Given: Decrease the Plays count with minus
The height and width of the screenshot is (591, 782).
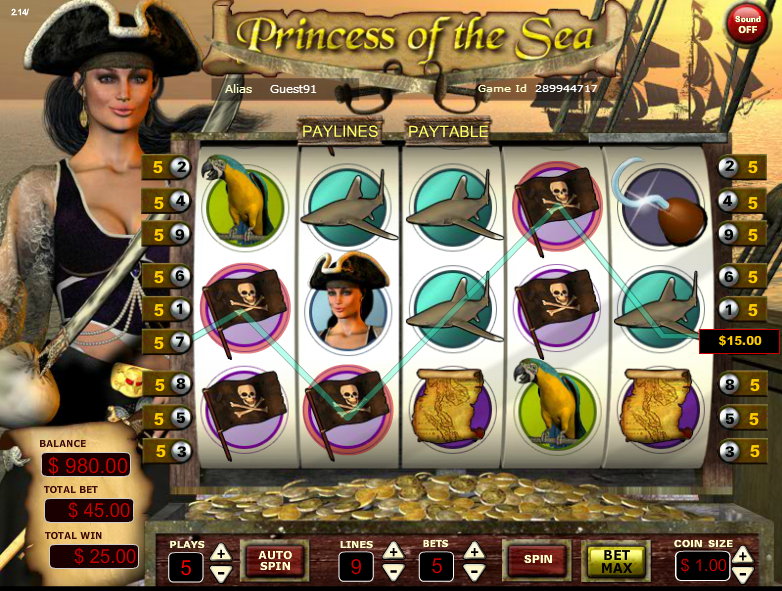Looking at the screenshot, I should pyautogui.click(x=222, y=573).
